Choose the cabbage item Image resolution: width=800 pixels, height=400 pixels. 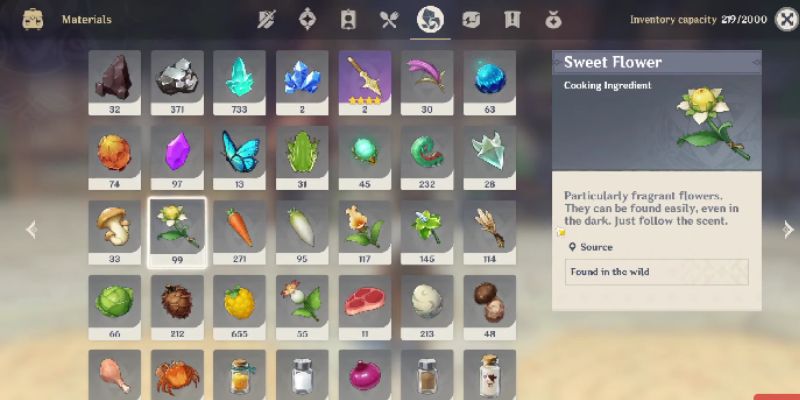(x=114, y=302)
